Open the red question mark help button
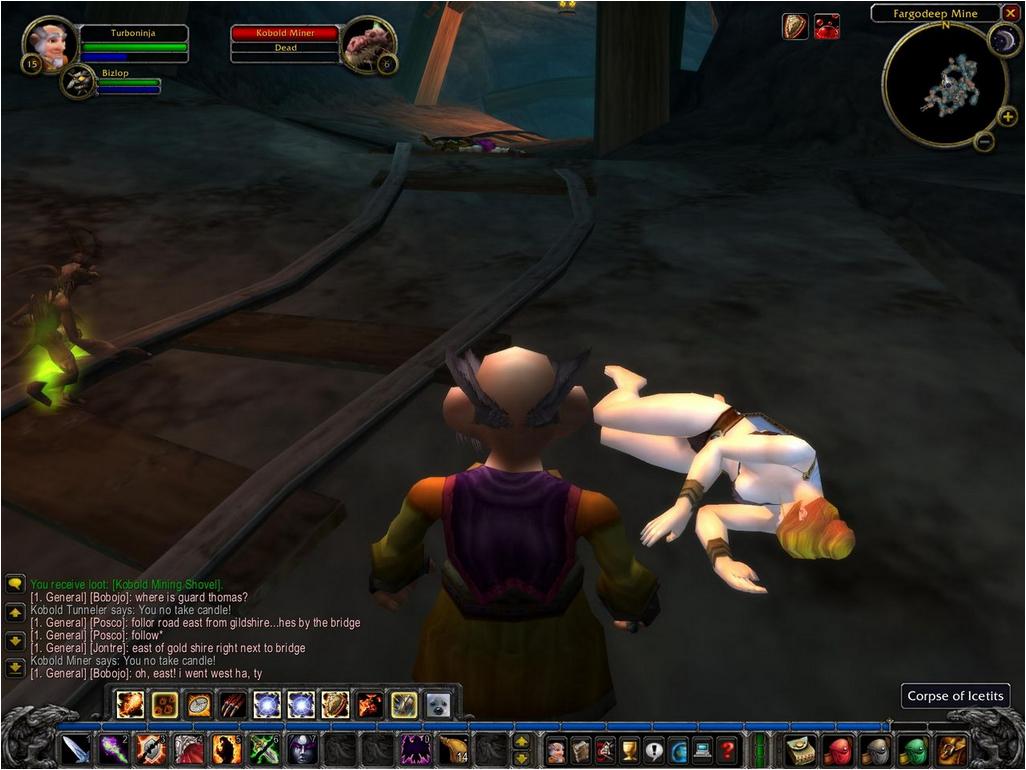The height and width of the screenshot is (770, 1026). point(727,749)
